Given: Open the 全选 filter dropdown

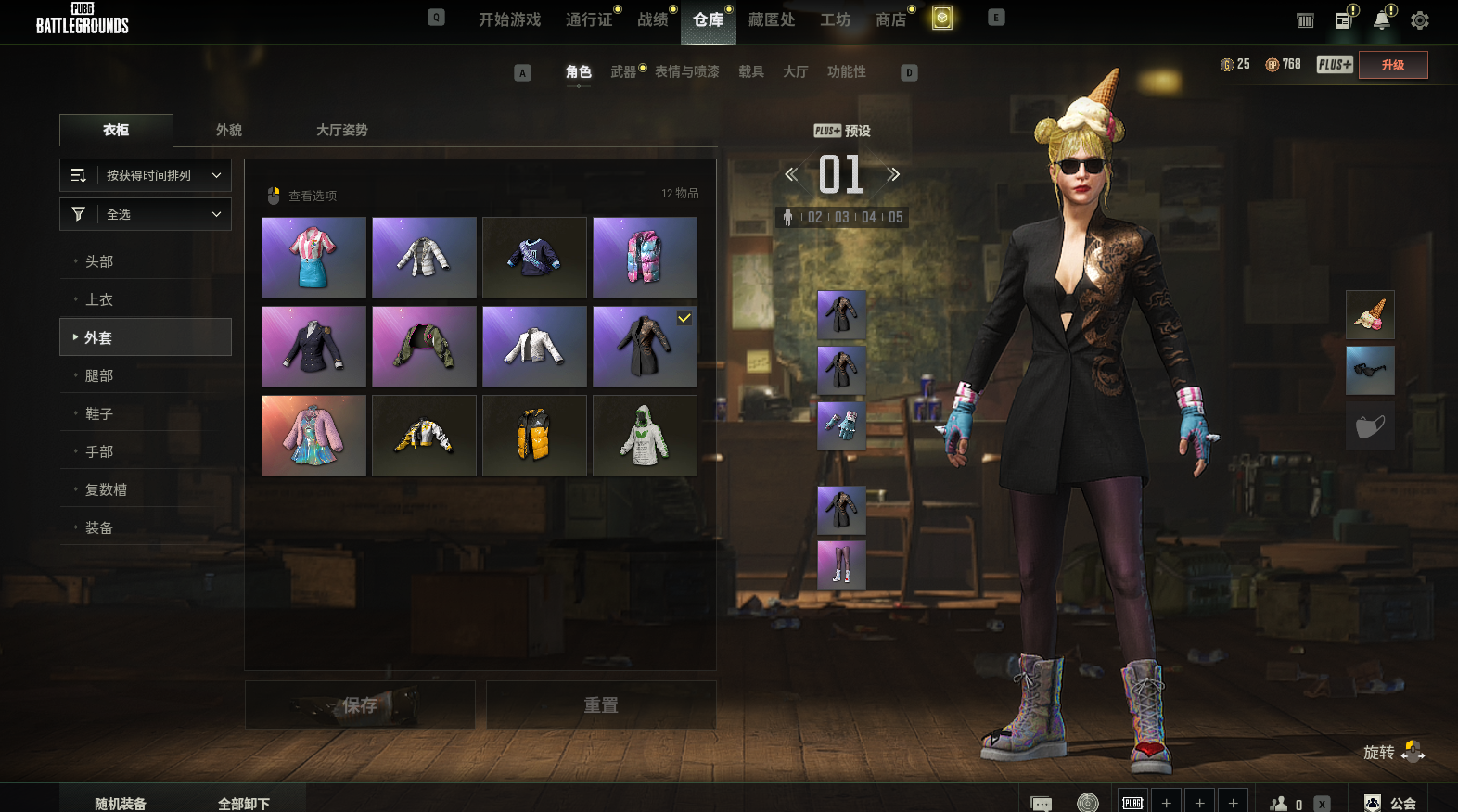Looking at the screenshot, I should (146, 214).
